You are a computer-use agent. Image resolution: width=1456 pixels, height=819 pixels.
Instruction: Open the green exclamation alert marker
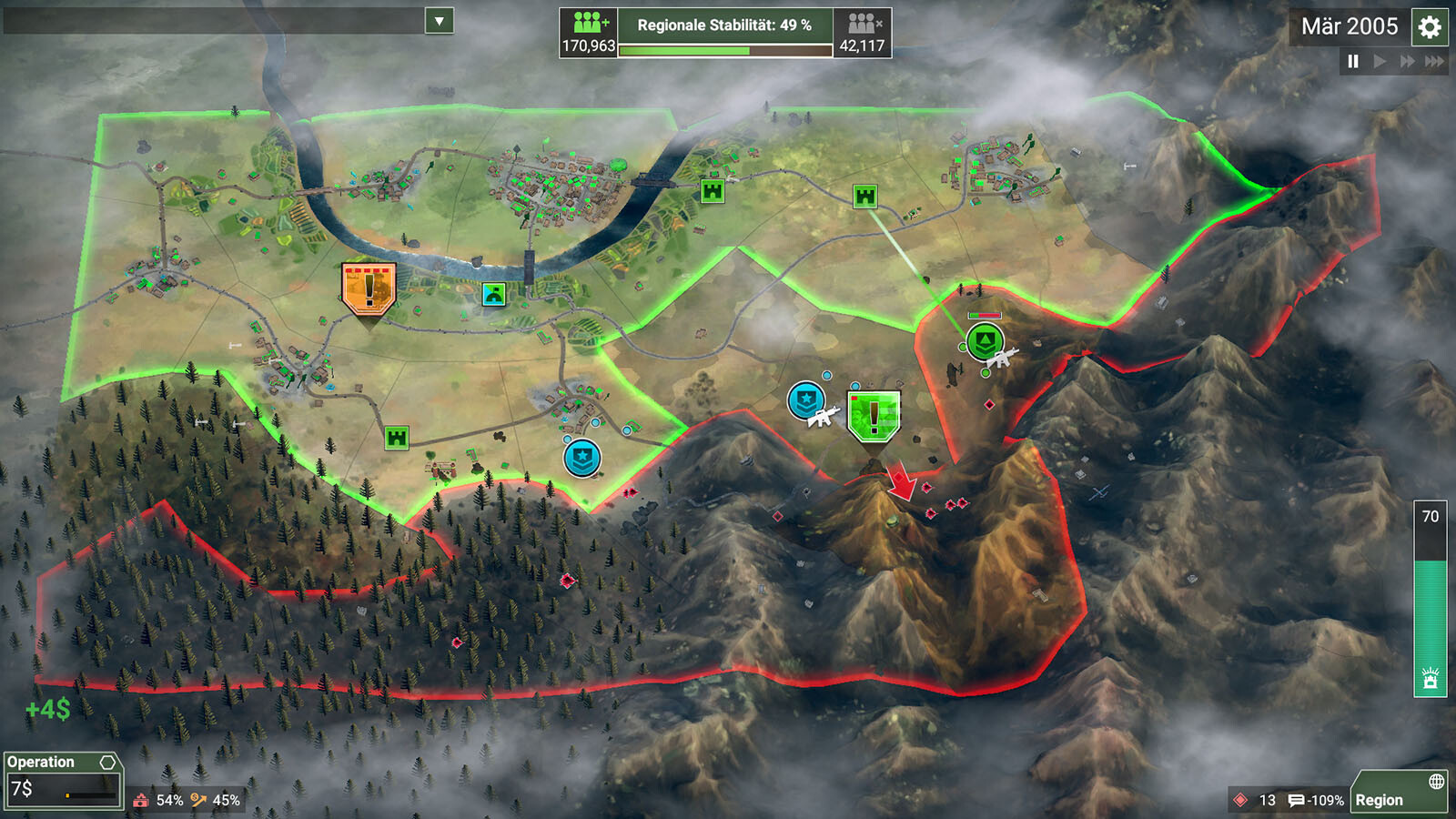tap(874, 415)
